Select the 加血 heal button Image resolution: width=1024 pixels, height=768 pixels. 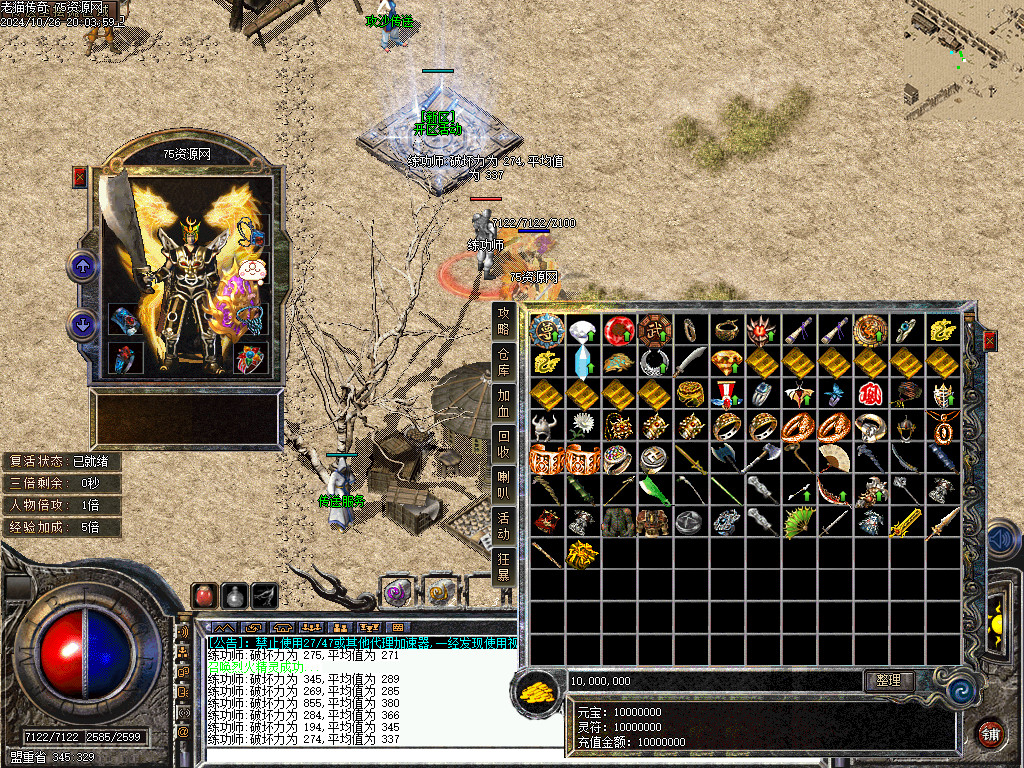coord(504,402)
